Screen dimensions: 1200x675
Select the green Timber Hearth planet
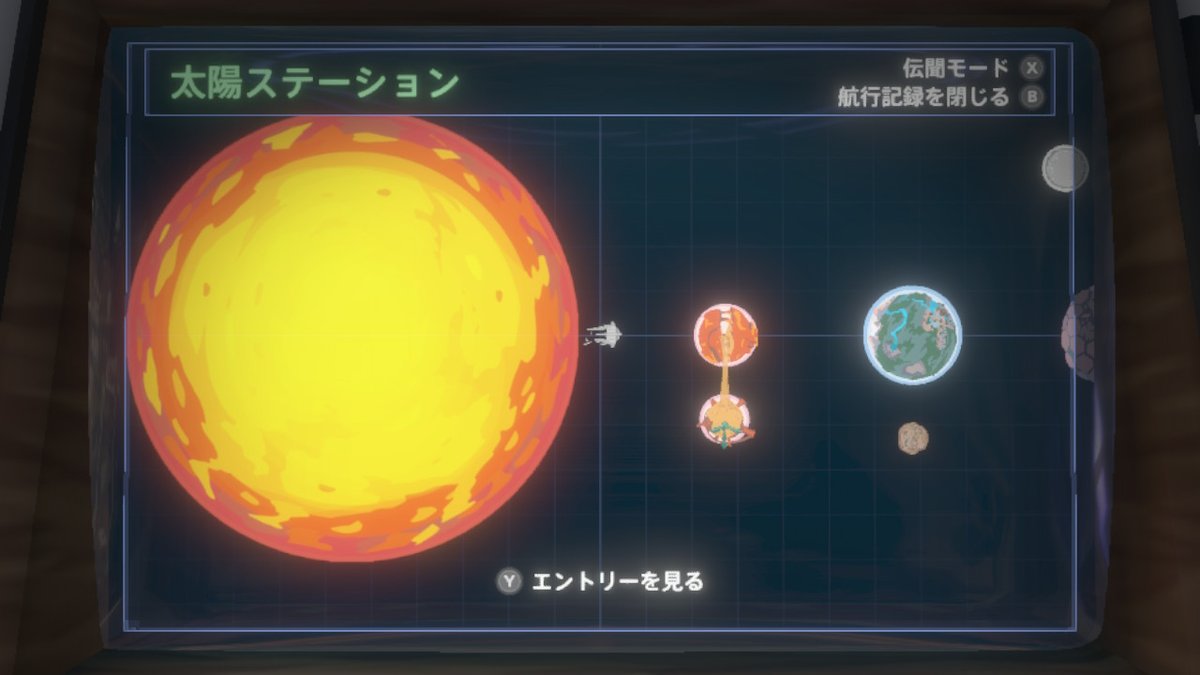pos(912,335)
